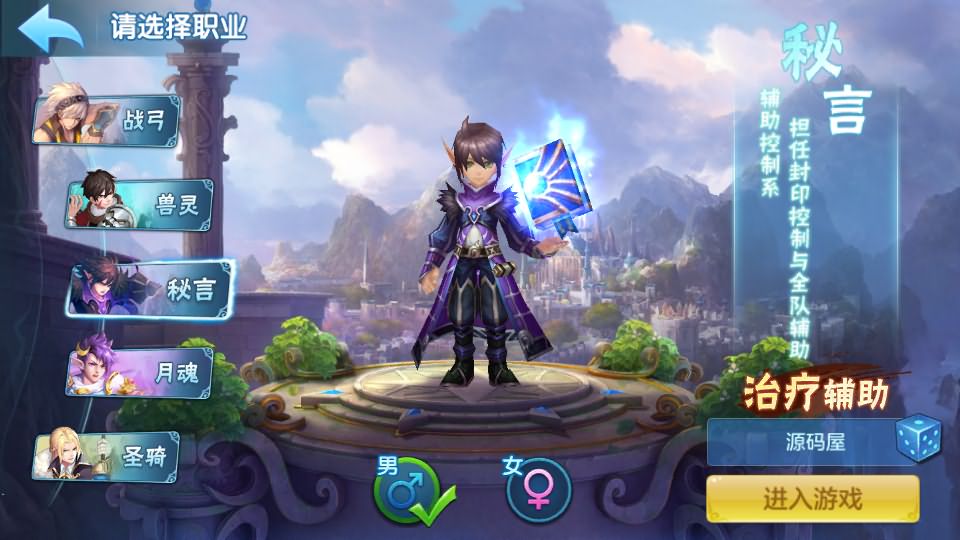
Task: Enter the game with 进入游戏
Action: pyautogui.click(x=812, y=498)
